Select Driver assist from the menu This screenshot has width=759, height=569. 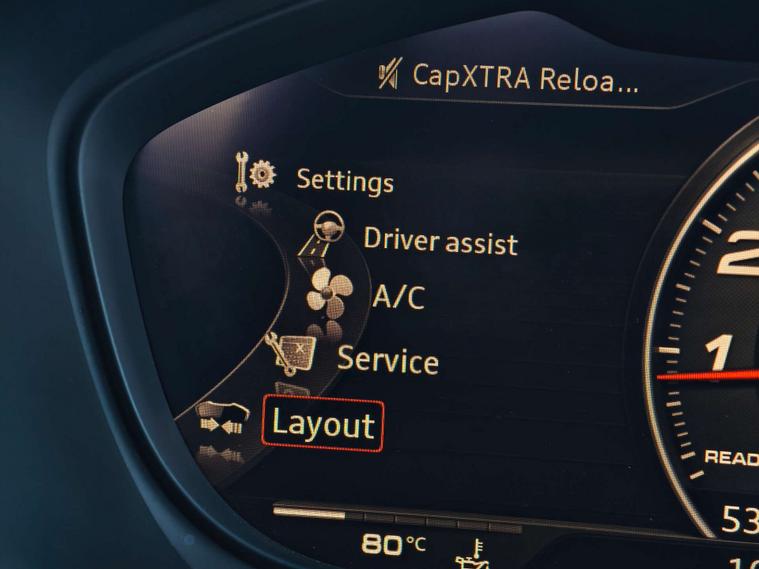click(x=440, y=241)
